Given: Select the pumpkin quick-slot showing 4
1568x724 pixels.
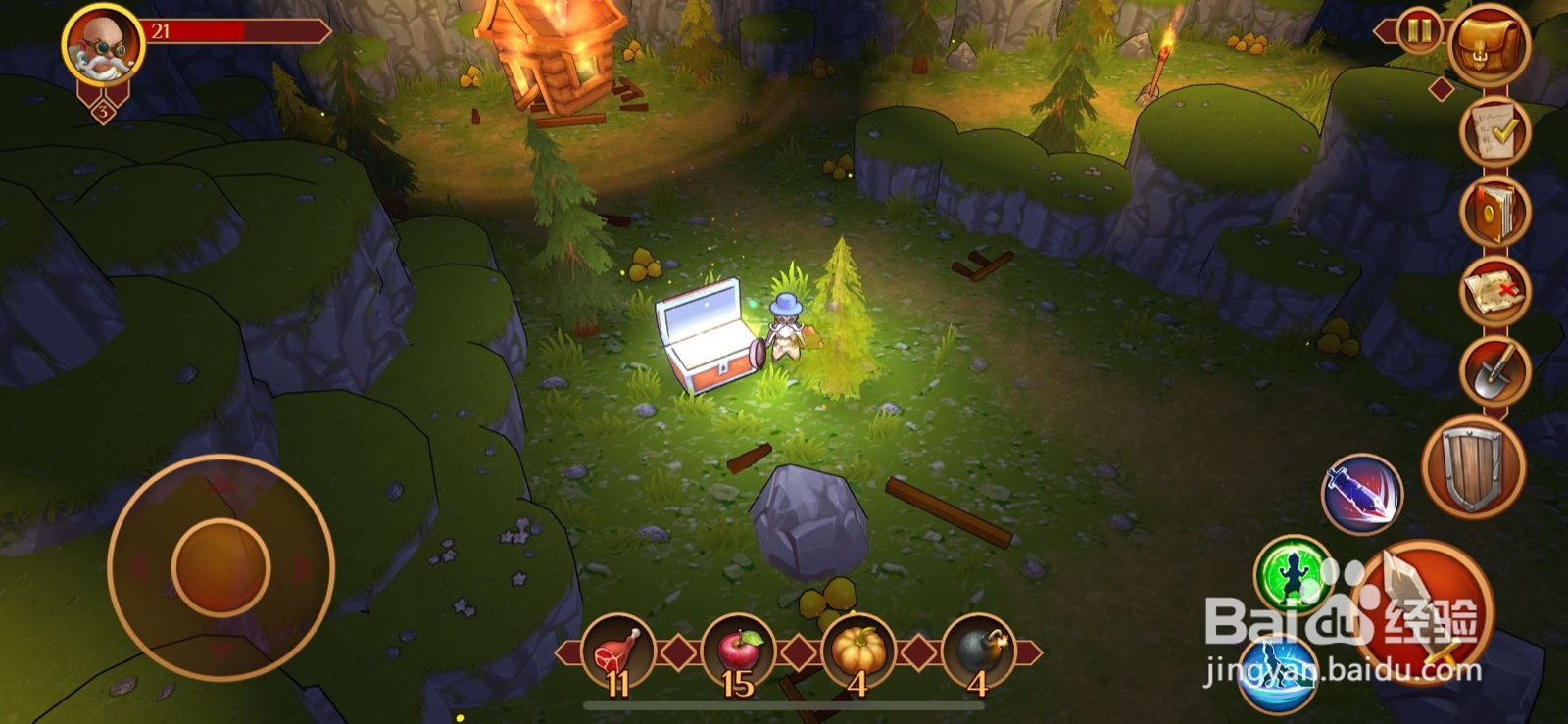Looking at the screenshot, I should (x=860, y=649).
